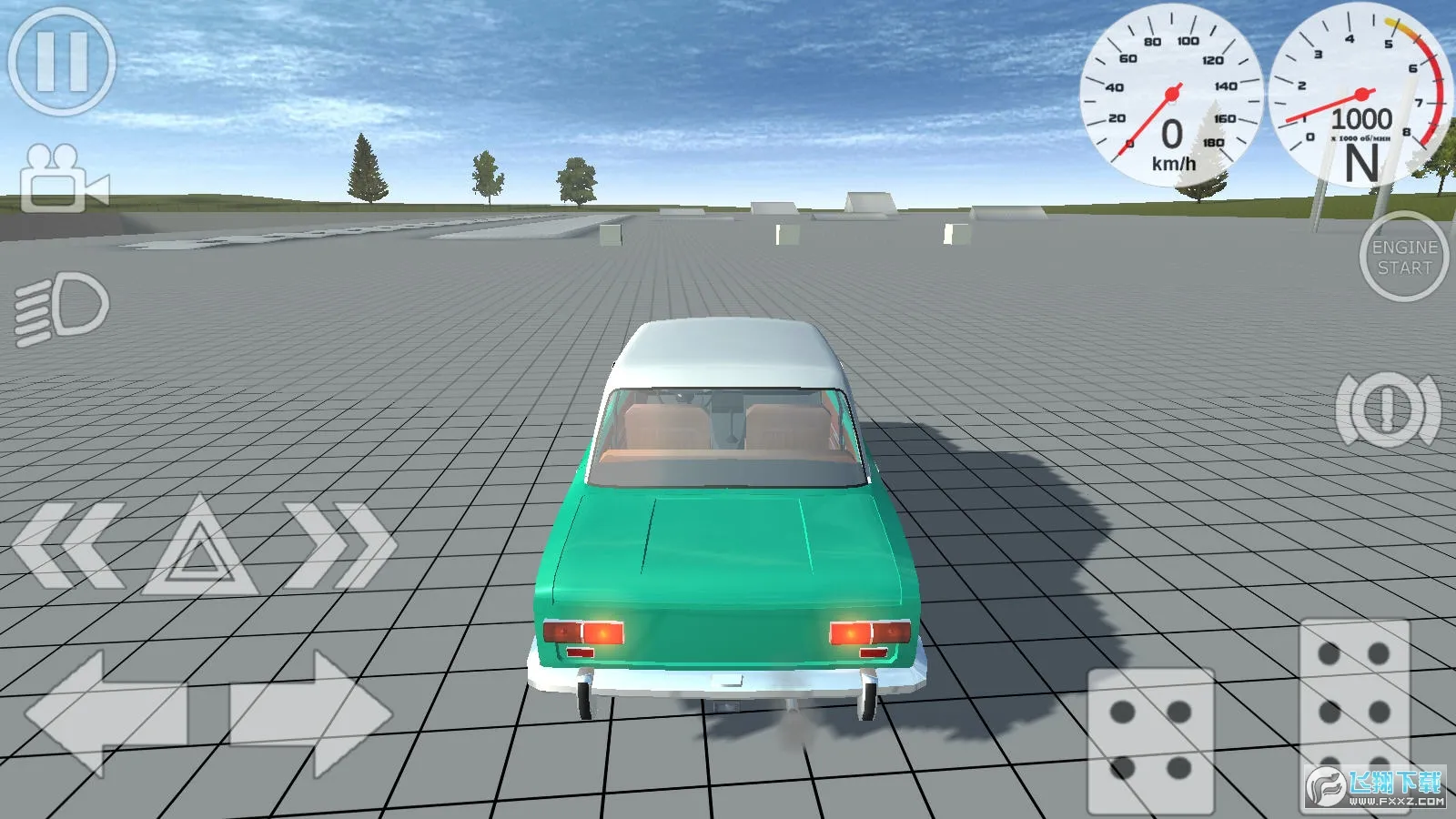The width and height of the screenshot is (1456, 819).
Task: Tap the 1000 RPM readout
Action: pyautogui.click(x=1362, y=116)
